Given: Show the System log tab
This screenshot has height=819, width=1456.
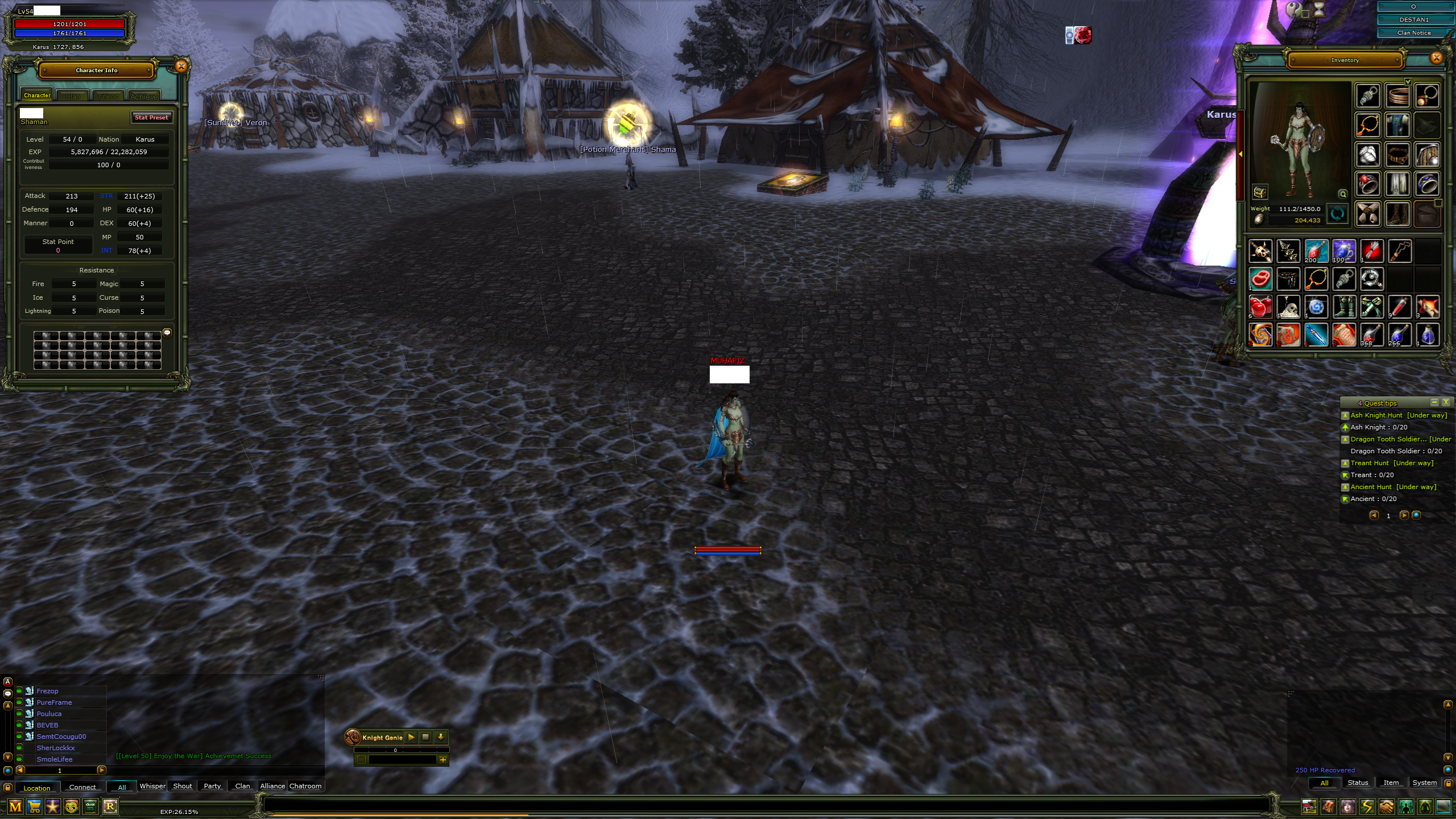Looking at the screenshot, I should coord(1424,783).
